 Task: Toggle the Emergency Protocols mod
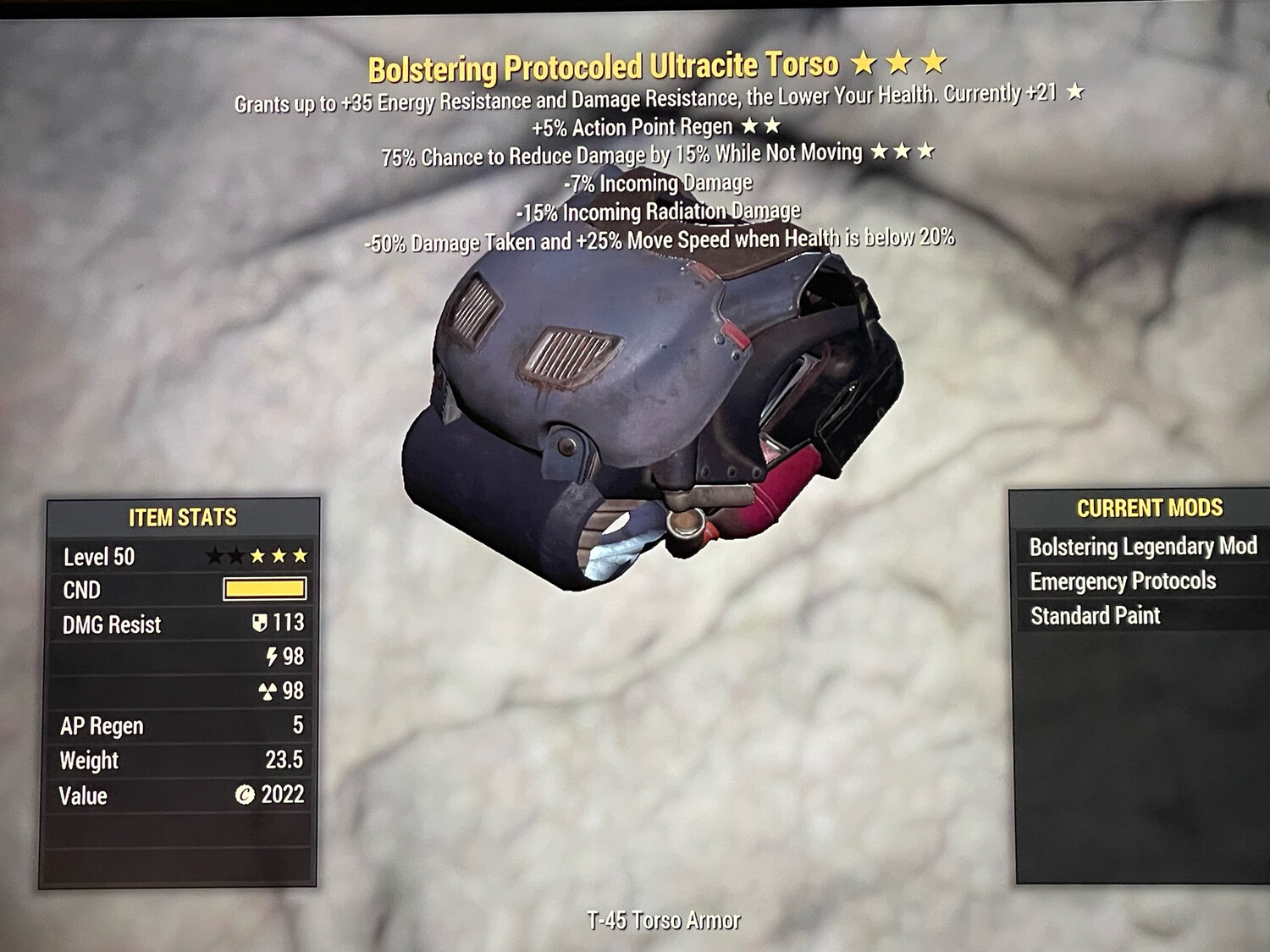[1123, 581]
